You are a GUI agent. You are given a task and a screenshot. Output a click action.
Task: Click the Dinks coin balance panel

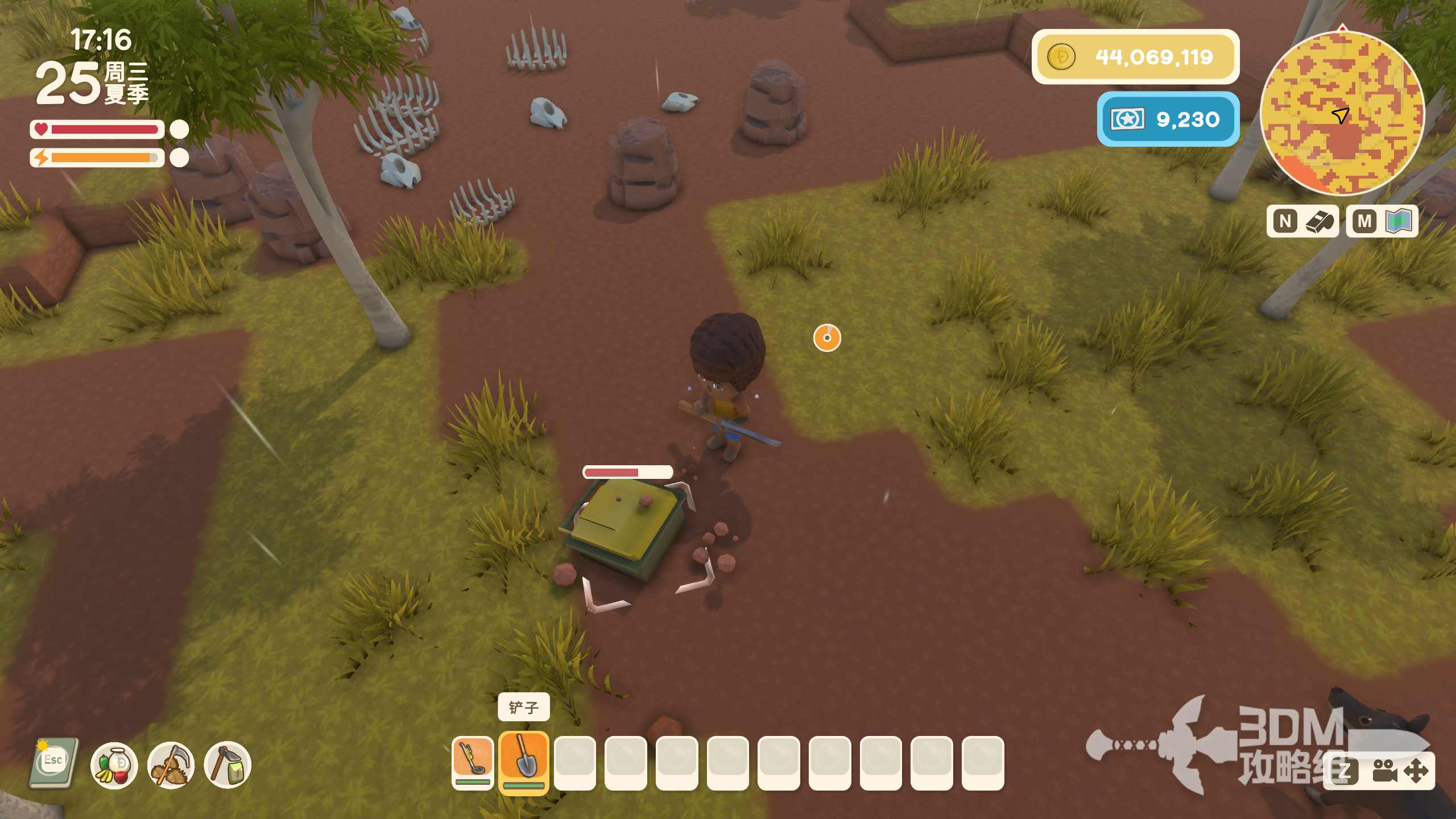point(1135,57)
